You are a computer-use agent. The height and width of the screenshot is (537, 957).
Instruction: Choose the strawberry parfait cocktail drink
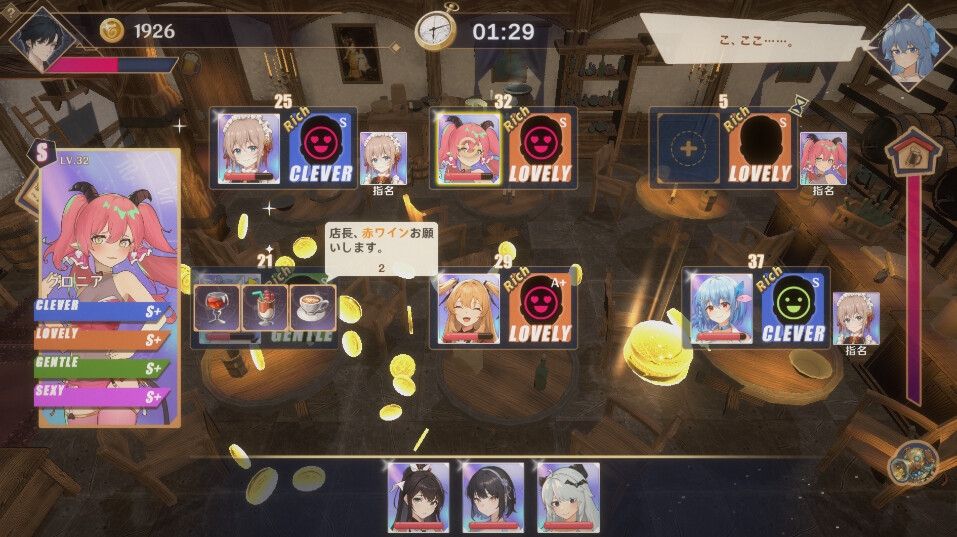[265, 308]
